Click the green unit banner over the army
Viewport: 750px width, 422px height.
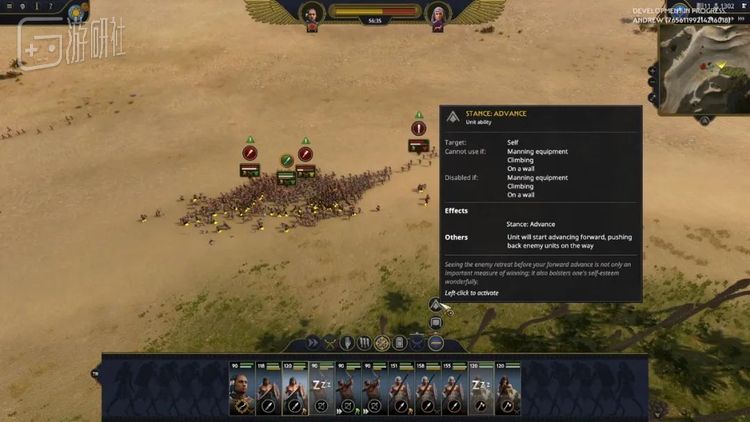point(287,160)
